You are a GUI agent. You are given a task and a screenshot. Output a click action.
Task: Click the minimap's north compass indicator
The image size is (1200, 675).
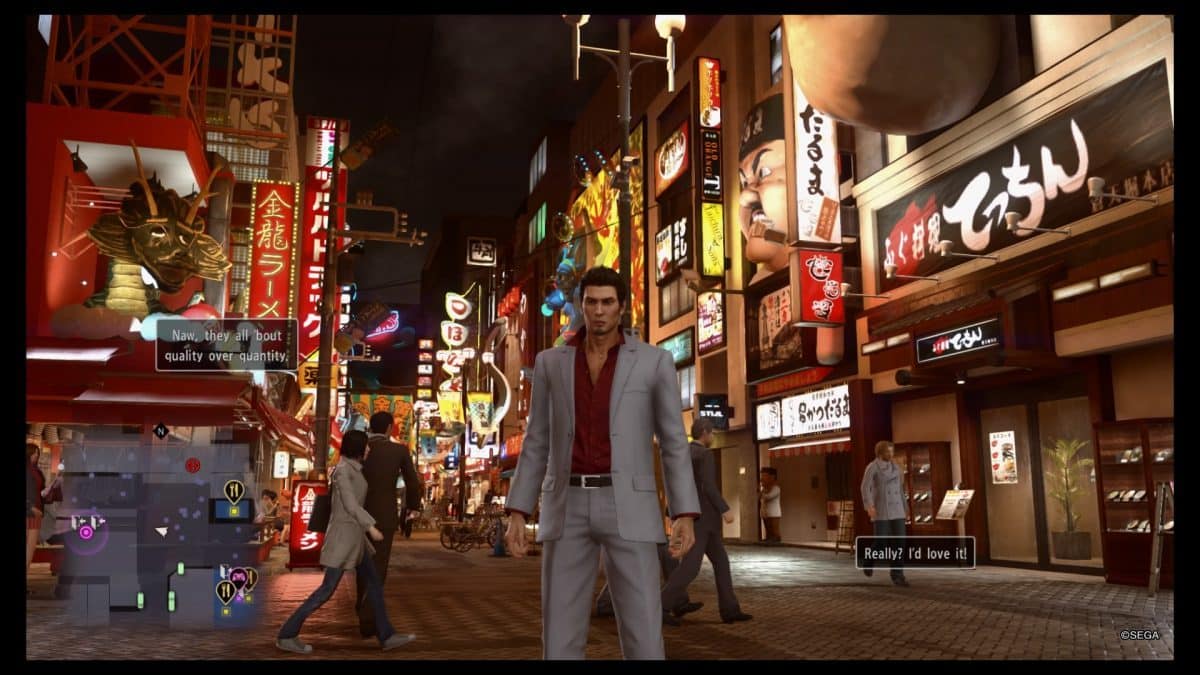(160, 432)
